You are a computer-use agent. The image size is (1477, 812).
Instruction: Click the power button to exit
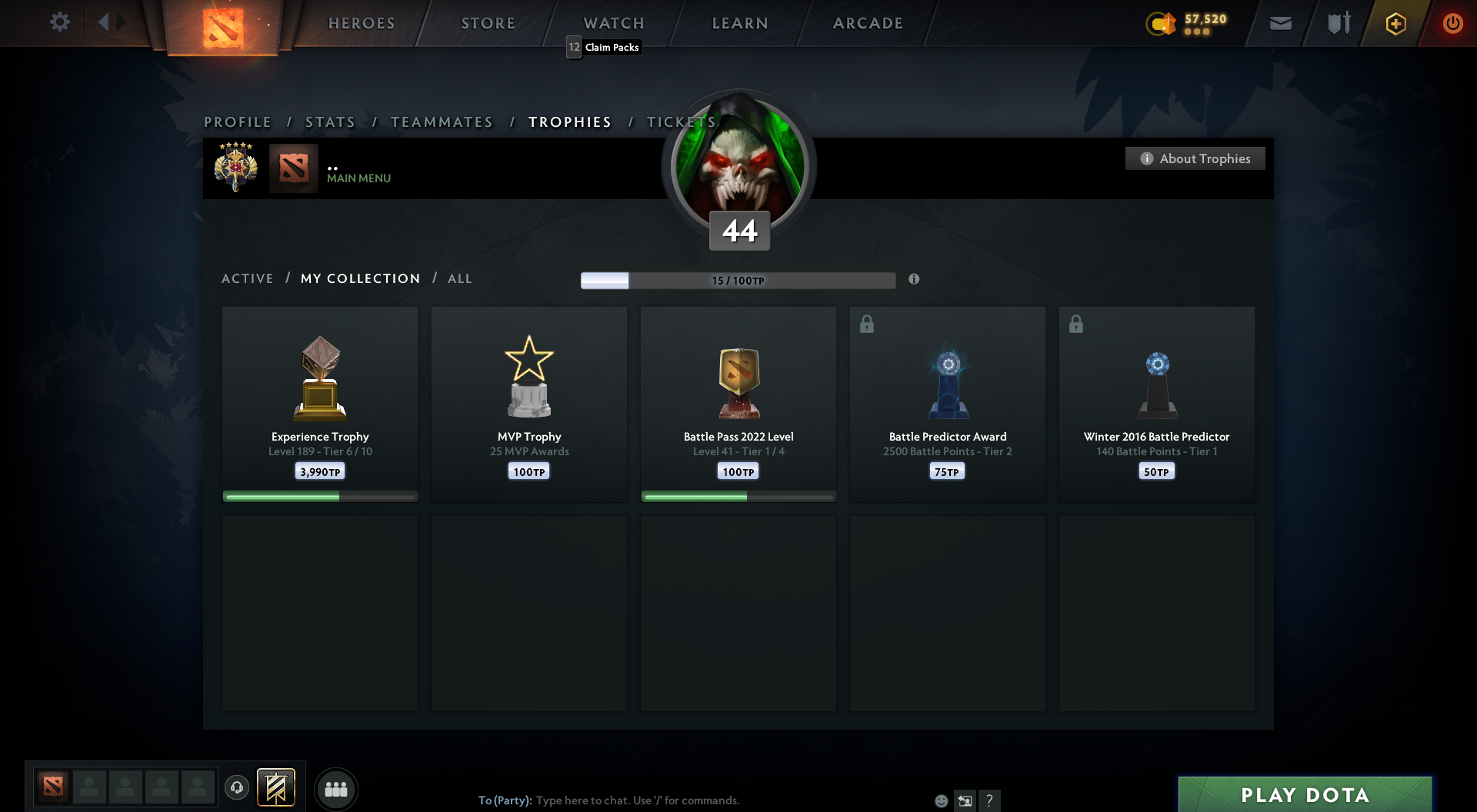[1453, 23]
